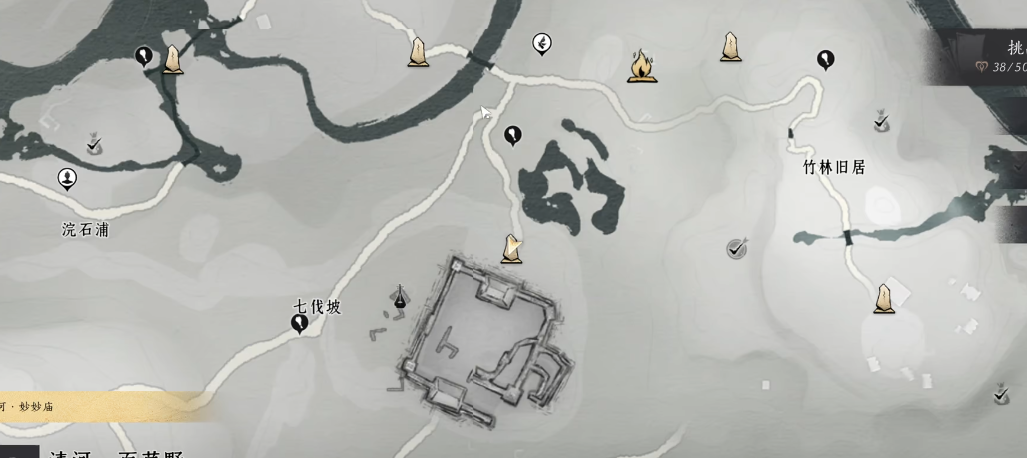Click the stone stele above the fortress
1027x458 pixels.
pyautogui.click(x=511, y=248)
